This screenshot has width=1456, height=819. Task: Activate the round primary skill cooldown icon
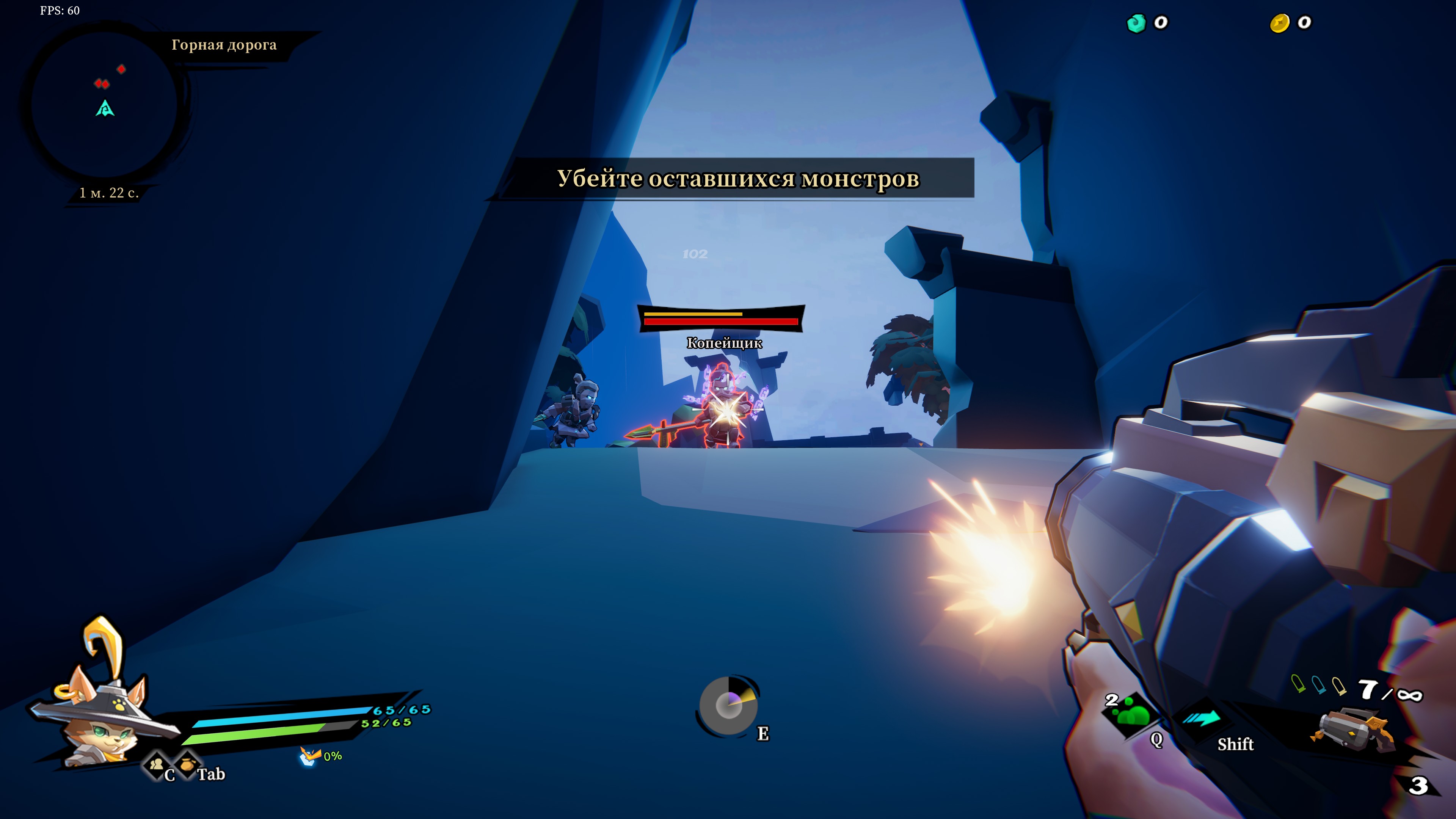click(x=728, y=705)
